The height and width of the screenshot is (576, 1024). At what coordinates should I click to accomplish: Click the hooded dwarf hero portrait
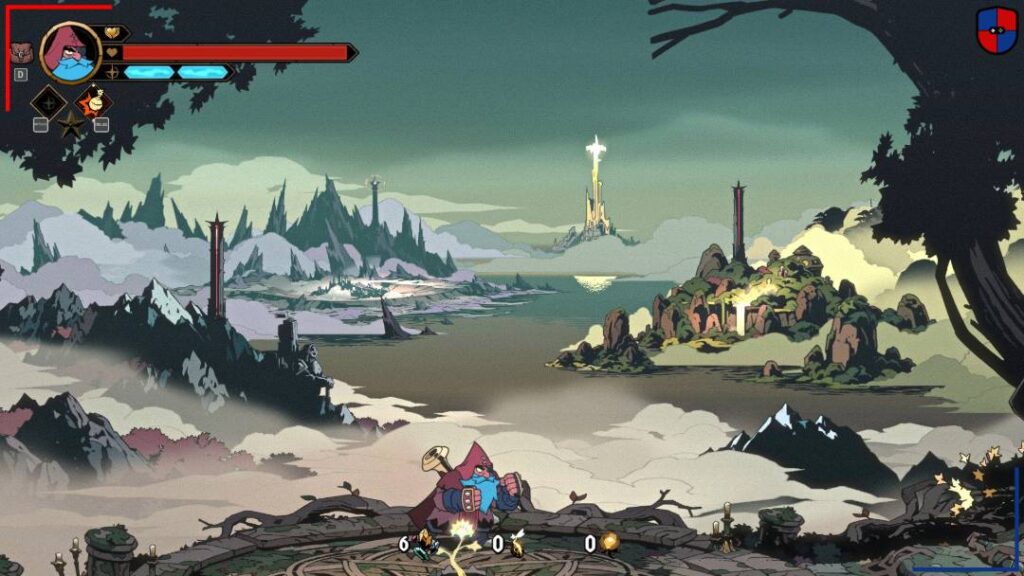[70, 53]
